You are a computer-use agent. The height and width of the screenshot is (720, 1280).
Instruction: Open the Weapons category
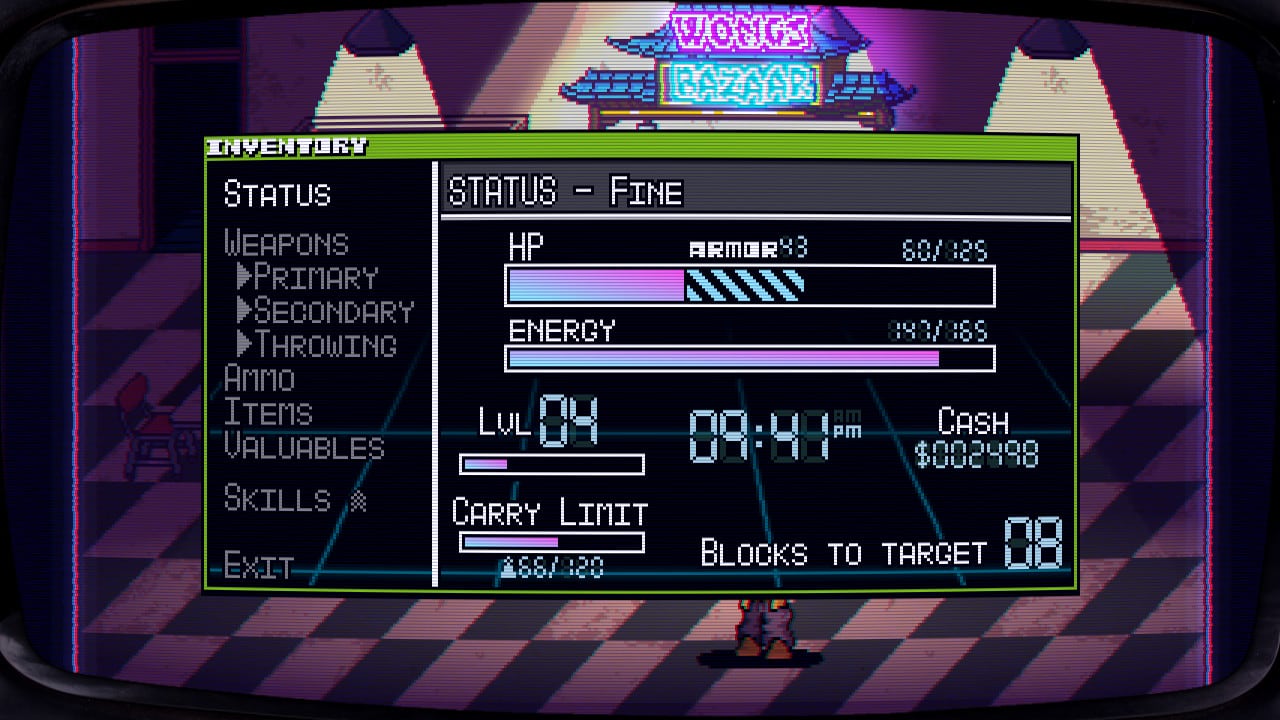(x=286, y=244)
